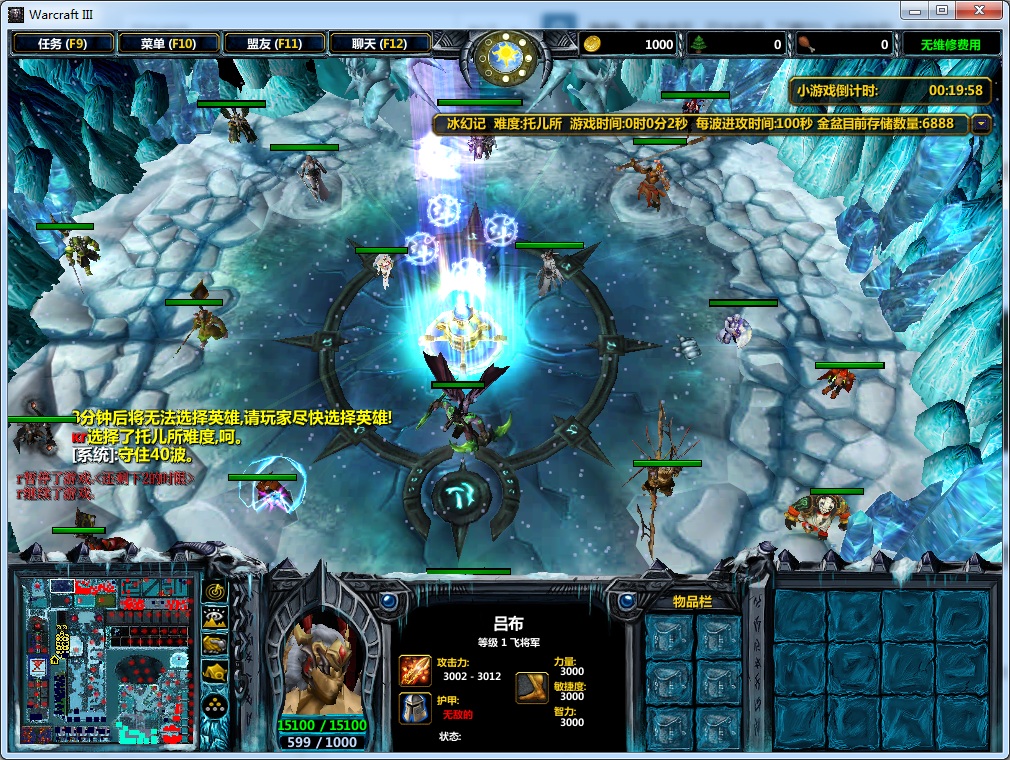Open the 盟友 (F11) allies menu
The height and width of the screenshot is (760, 1010).
pyautogui.click(x=275, y=44)
